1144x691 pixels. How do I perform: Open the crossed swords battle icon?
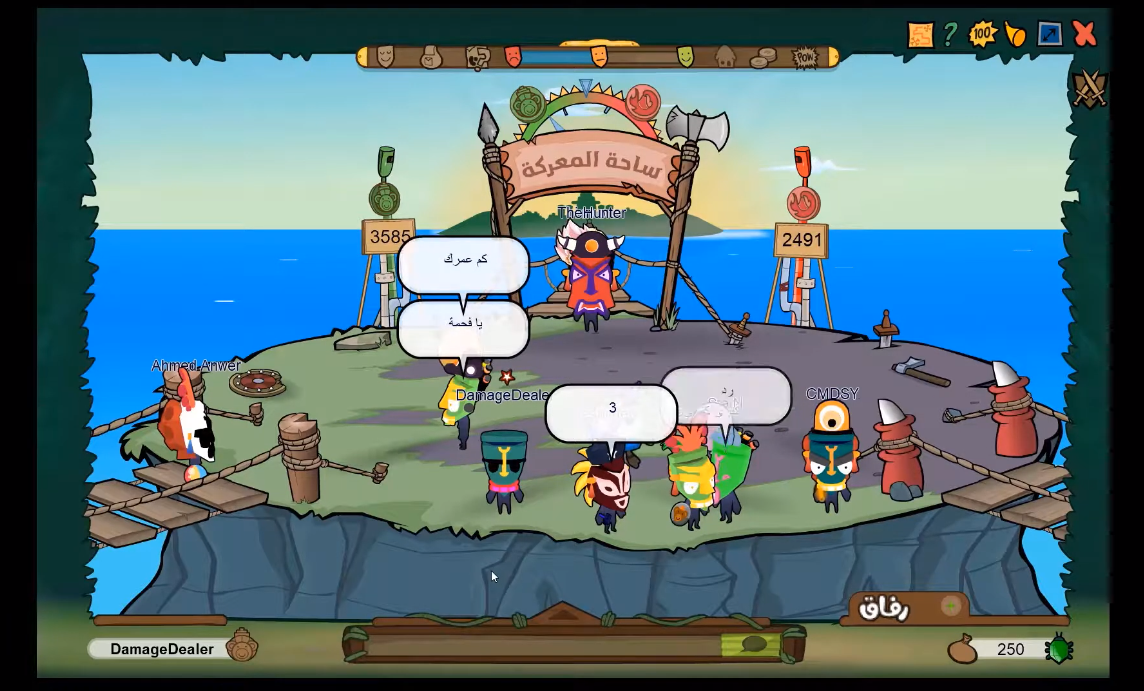tap(1090, 89)
